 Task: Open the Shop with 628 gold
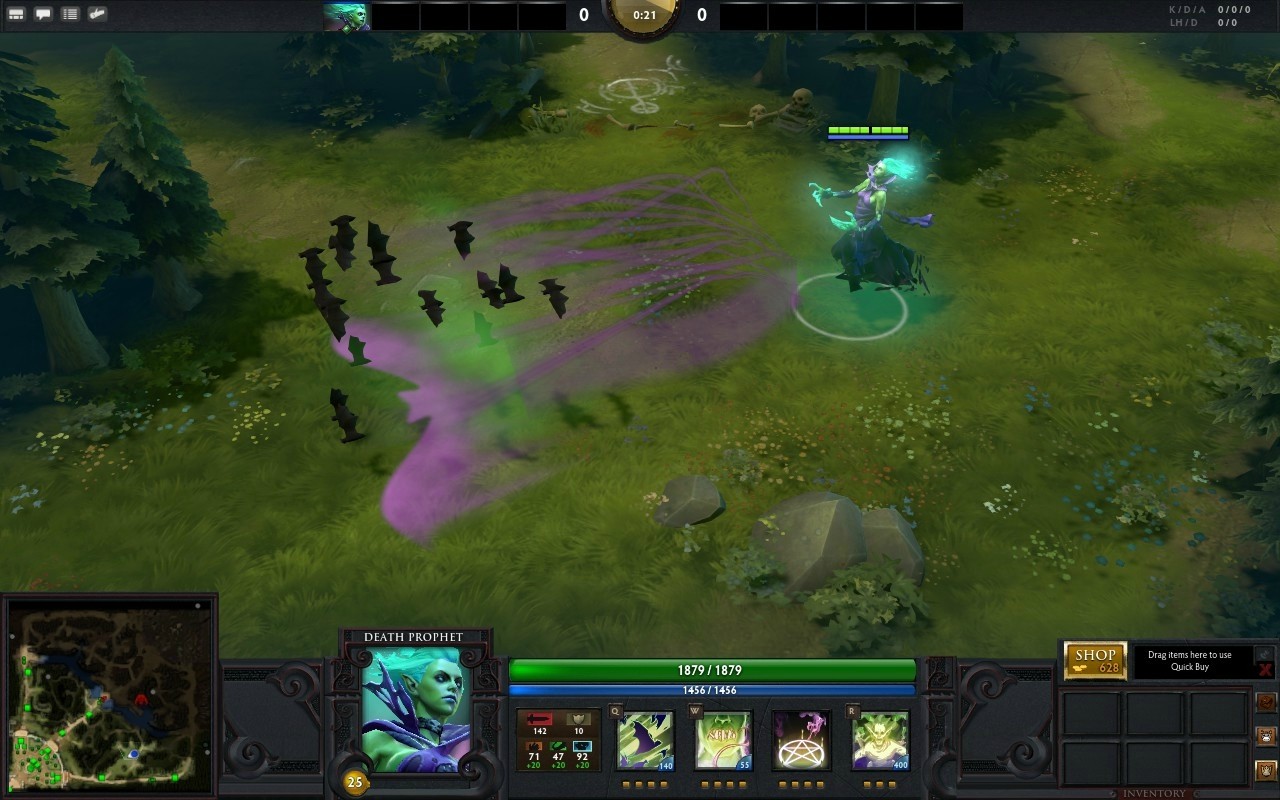1095,661
